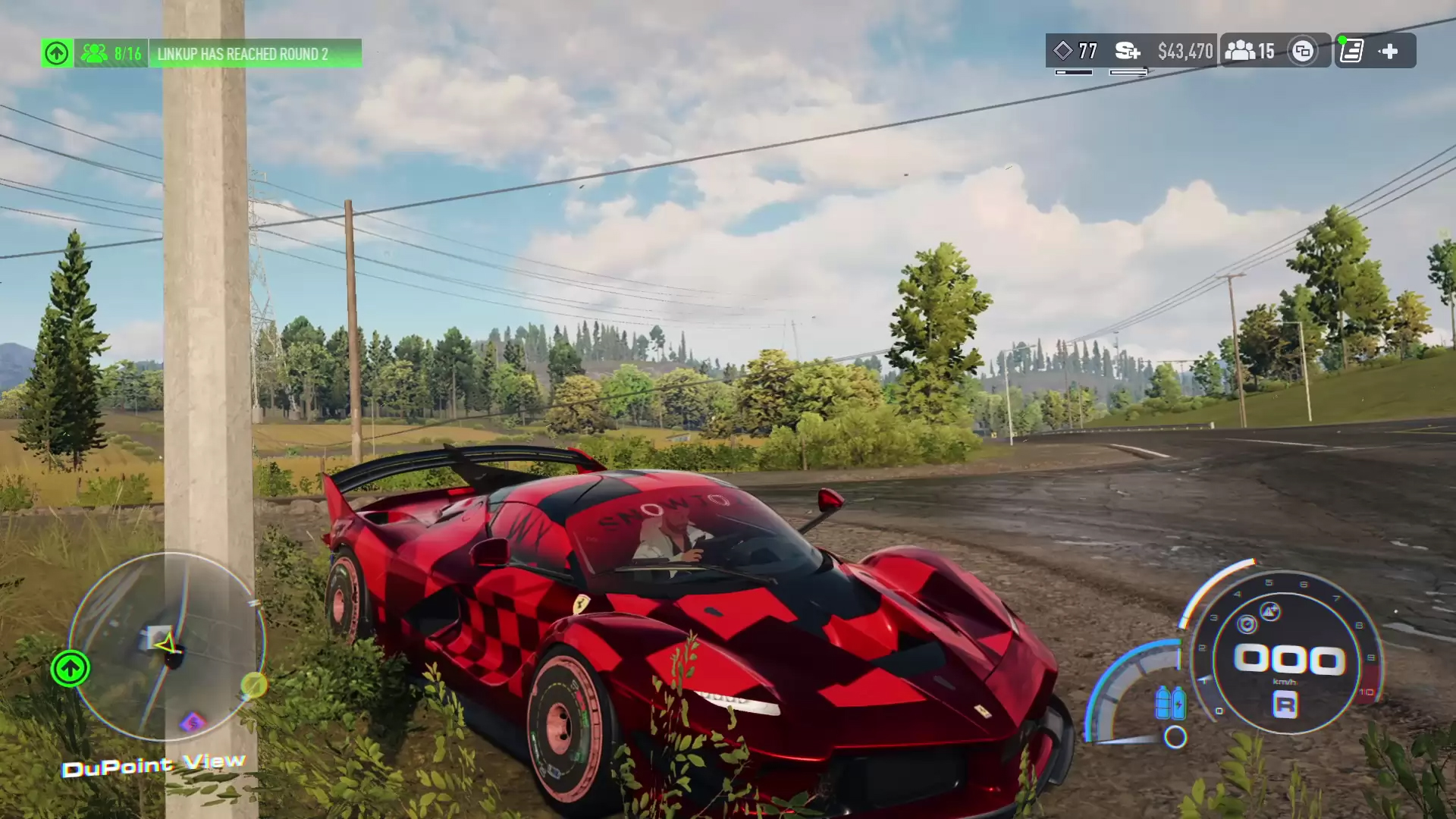Viewport: 1456px width, 819px height.
Task: Open the circular minimap
Action: pyautogui.click(x=167, y=646)
